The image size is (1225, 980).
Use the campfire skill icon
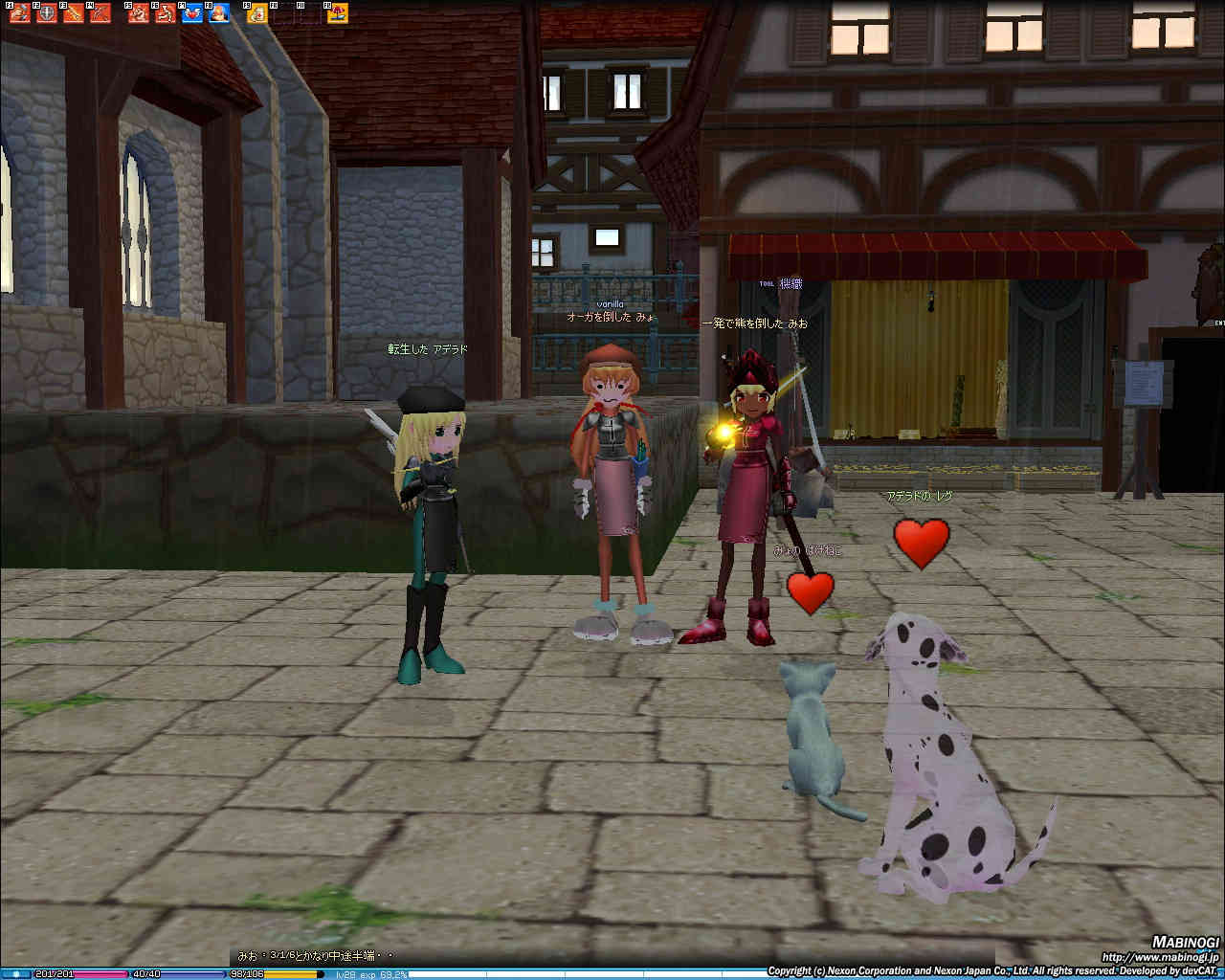219,13
